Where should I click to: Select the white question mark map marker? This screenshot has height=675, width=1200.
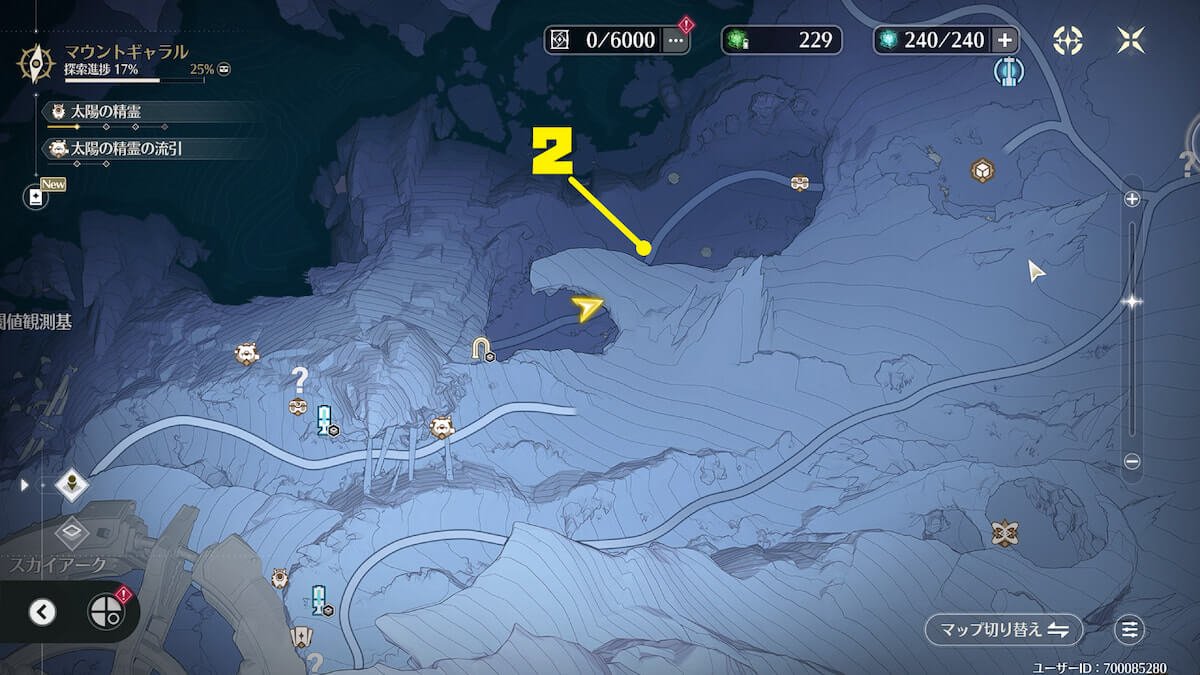point(298,379)
